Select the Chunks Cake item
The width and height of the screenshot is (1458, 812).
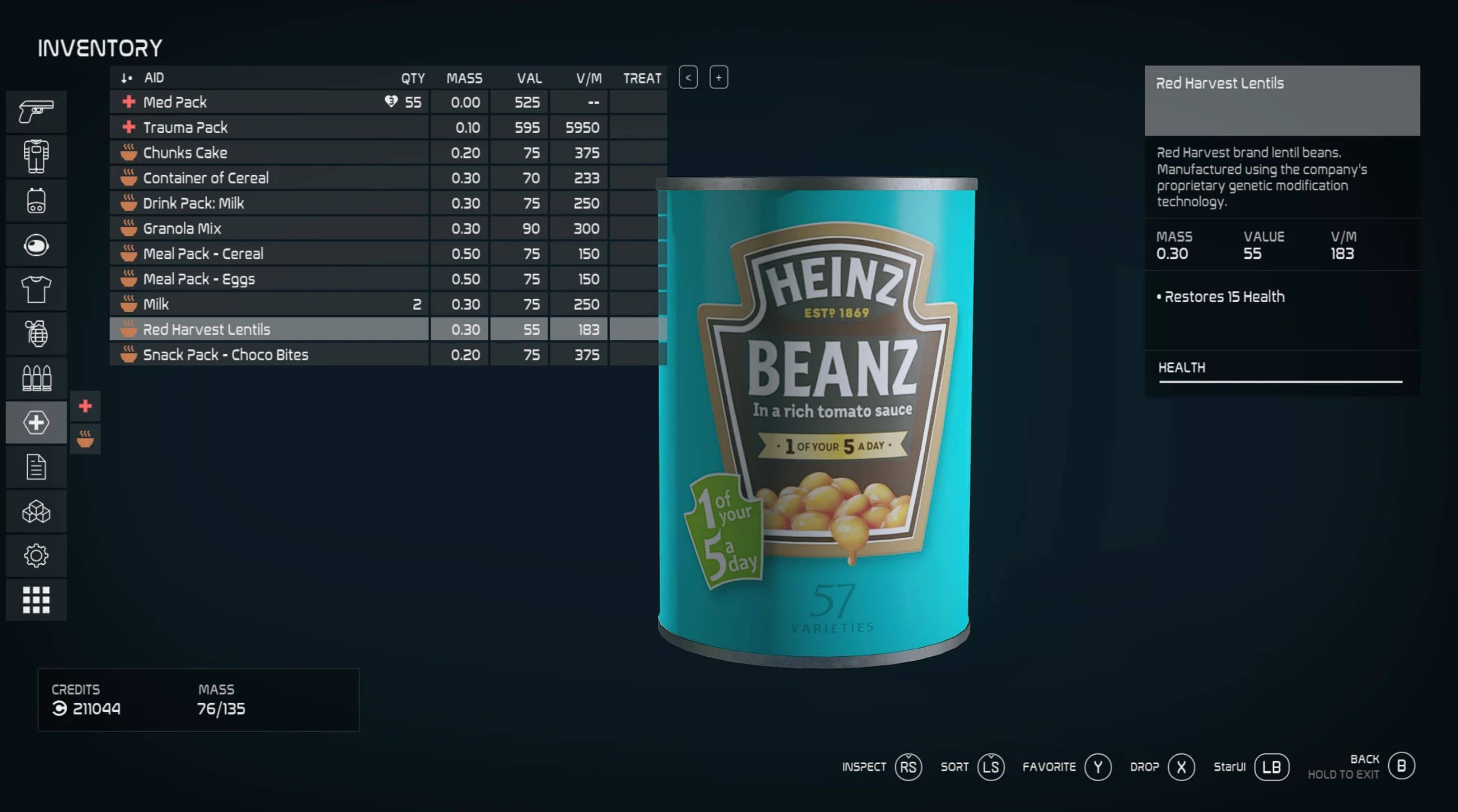(x=269, y=153)
